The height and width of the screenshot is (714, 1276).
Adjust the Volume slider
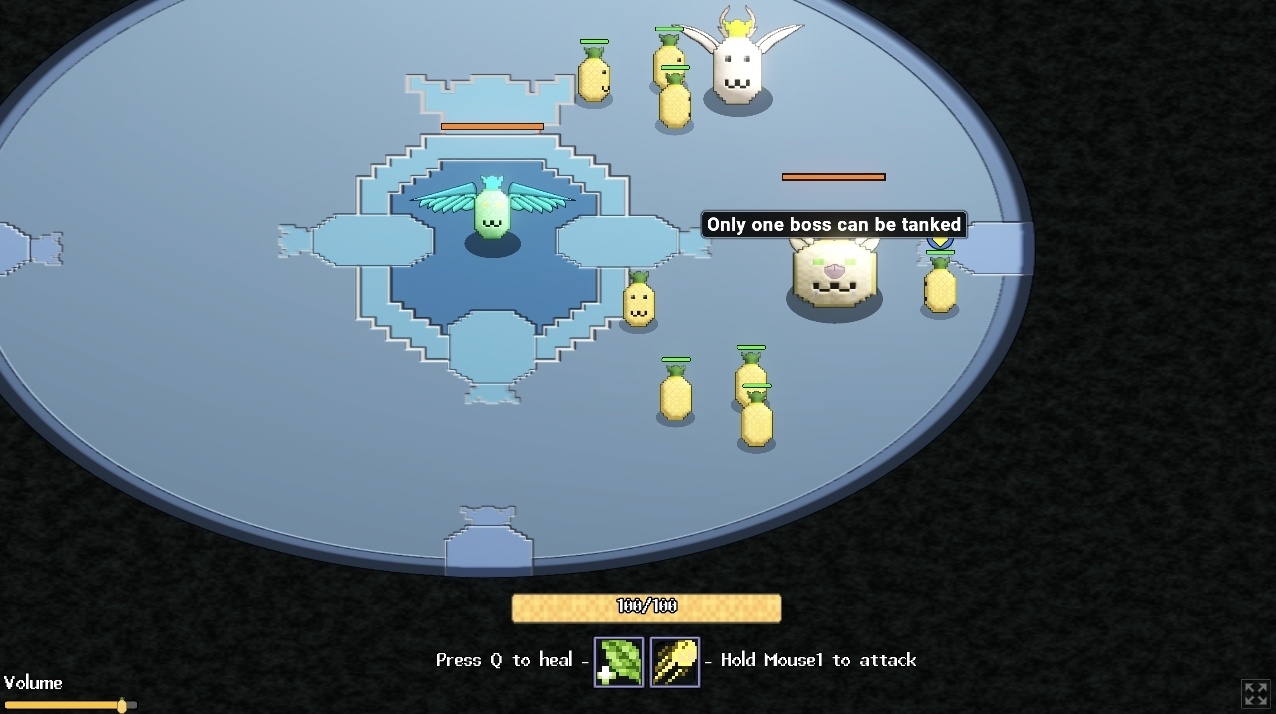(x=122, y=705)
